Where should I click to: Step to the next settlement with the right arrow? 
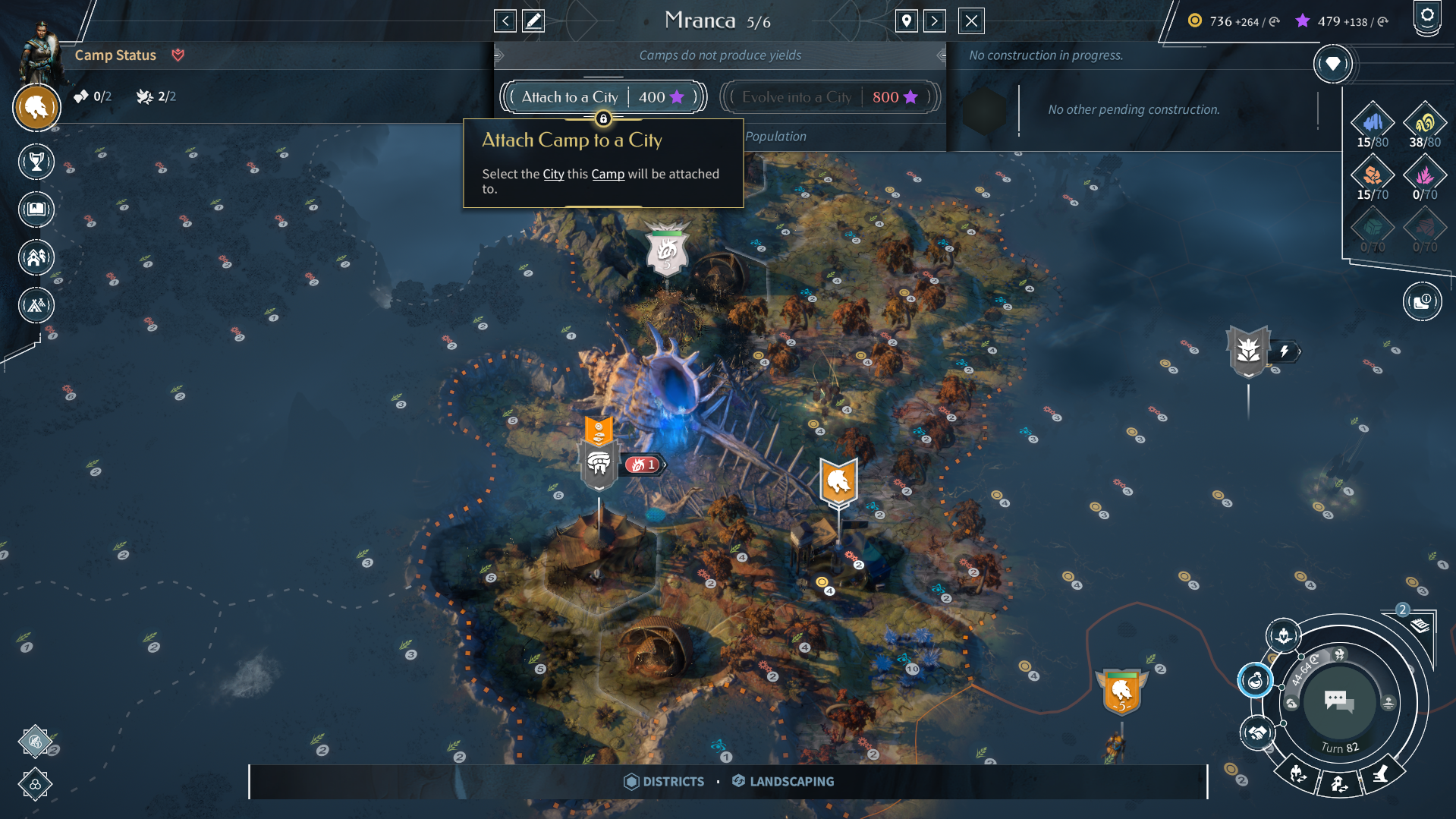[x=935, y=20]
